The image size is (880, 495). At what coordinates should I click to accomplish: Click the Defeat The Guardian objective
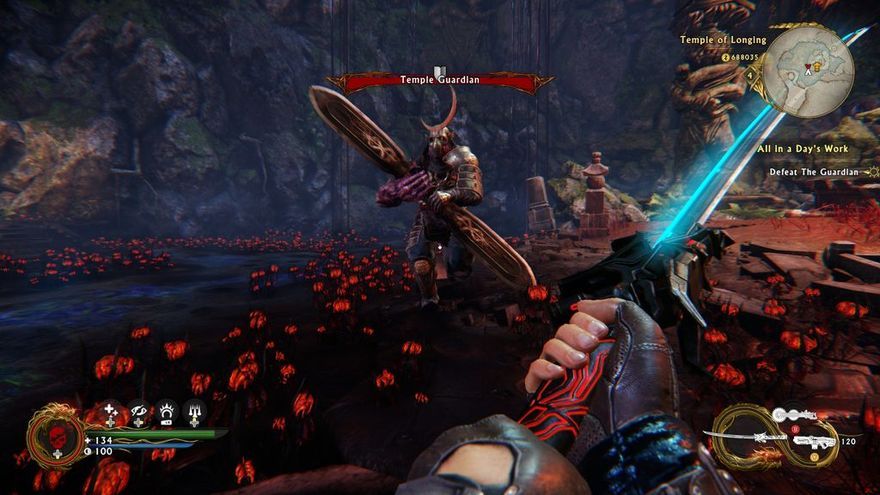[813, 172]
